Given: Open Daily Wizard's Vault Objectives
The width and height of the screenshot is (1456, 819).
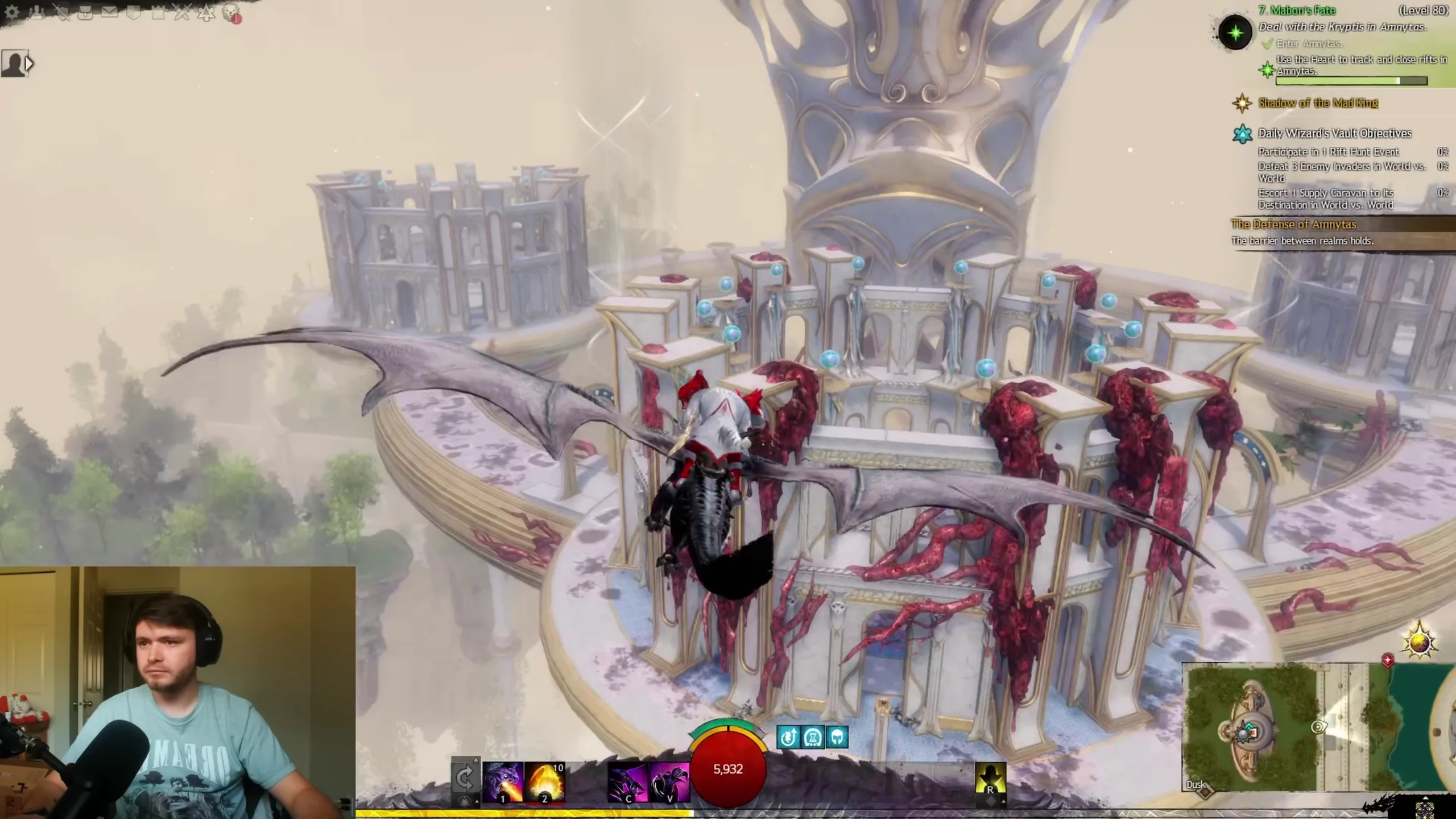Looking at the screenshot, I should [x=1334, y=133].
